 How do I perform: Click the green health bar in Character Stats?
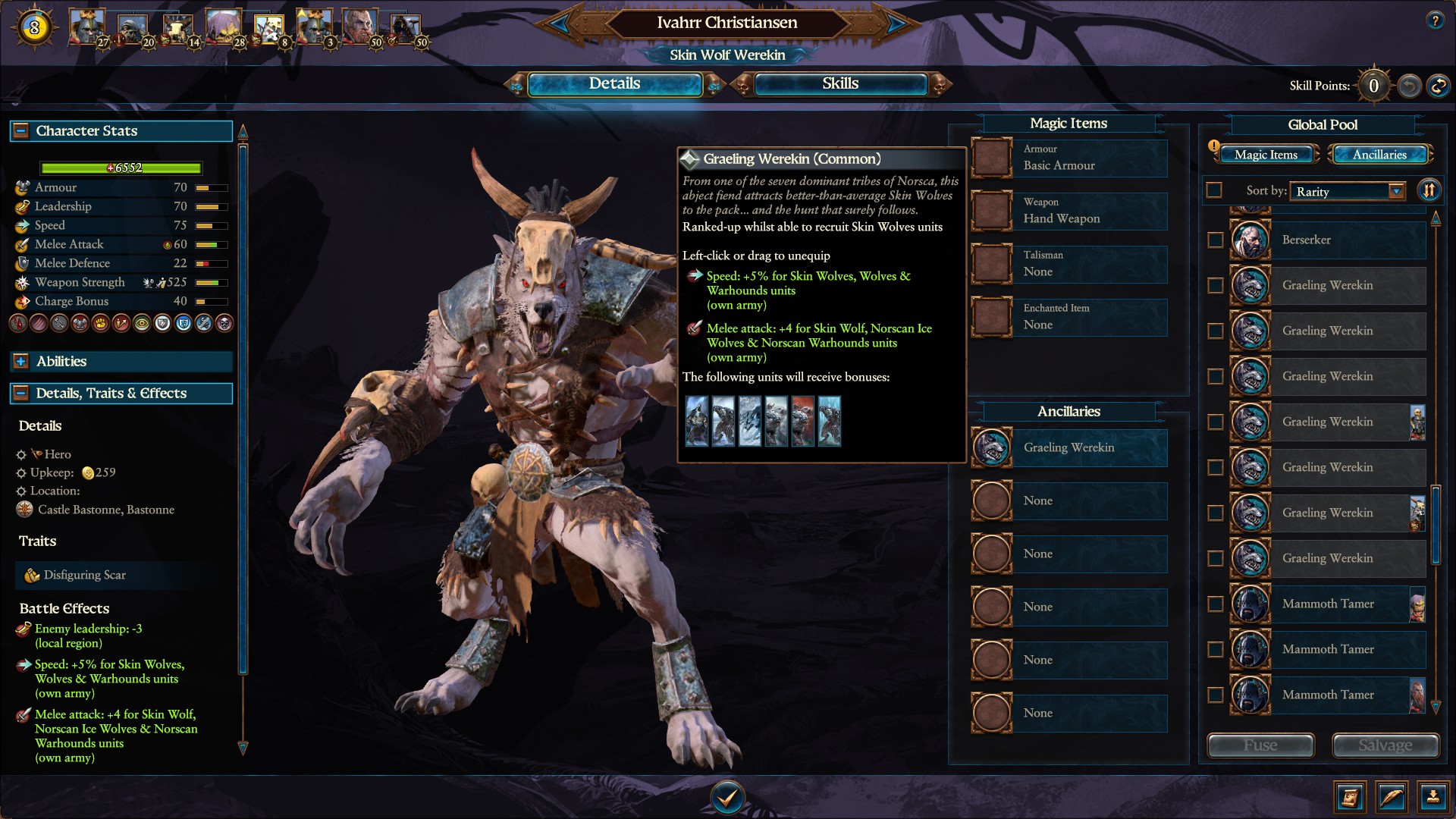[121, 168]
